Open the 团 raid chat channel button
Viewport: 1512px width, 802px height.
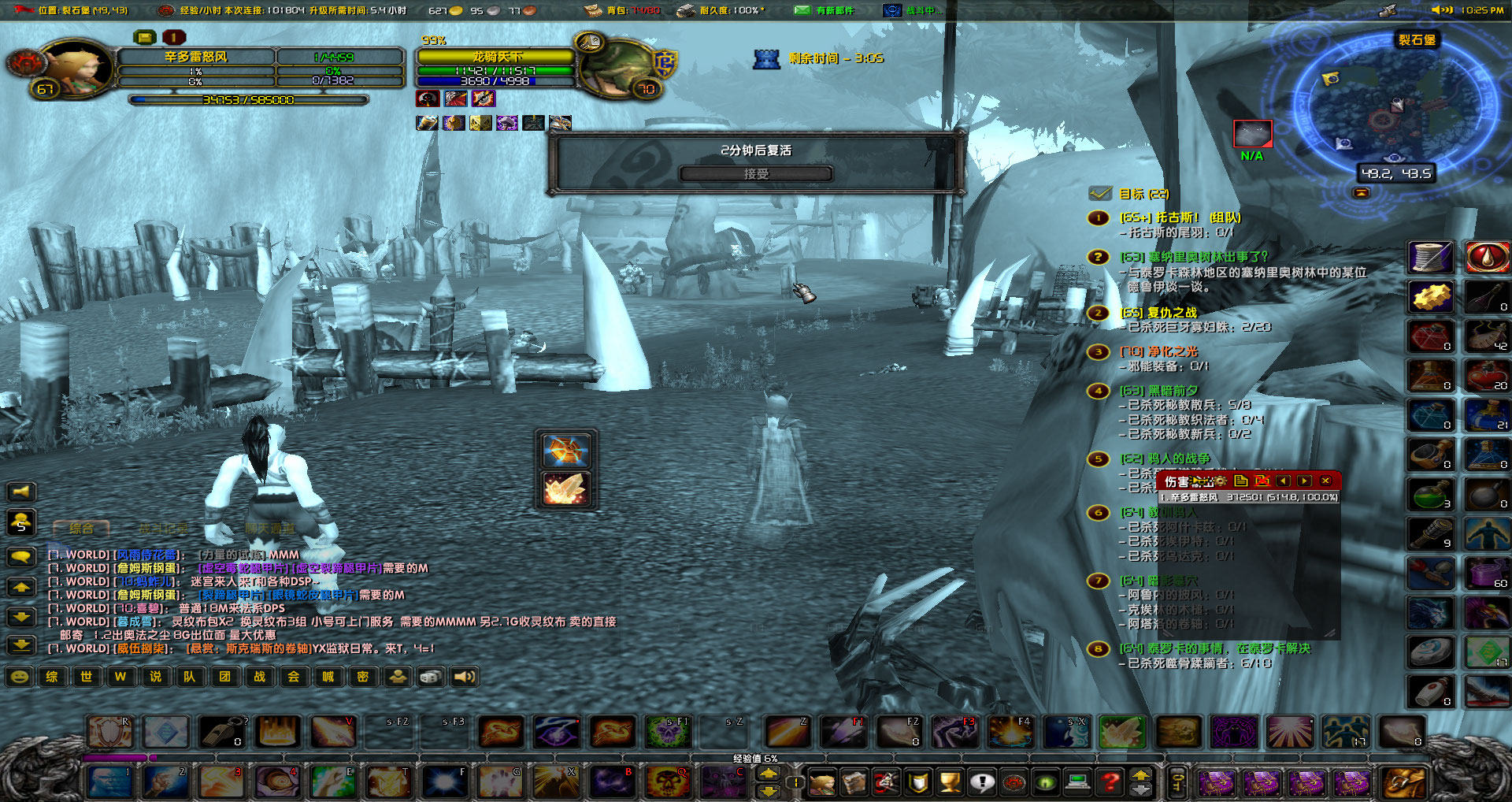pos(224,676)
